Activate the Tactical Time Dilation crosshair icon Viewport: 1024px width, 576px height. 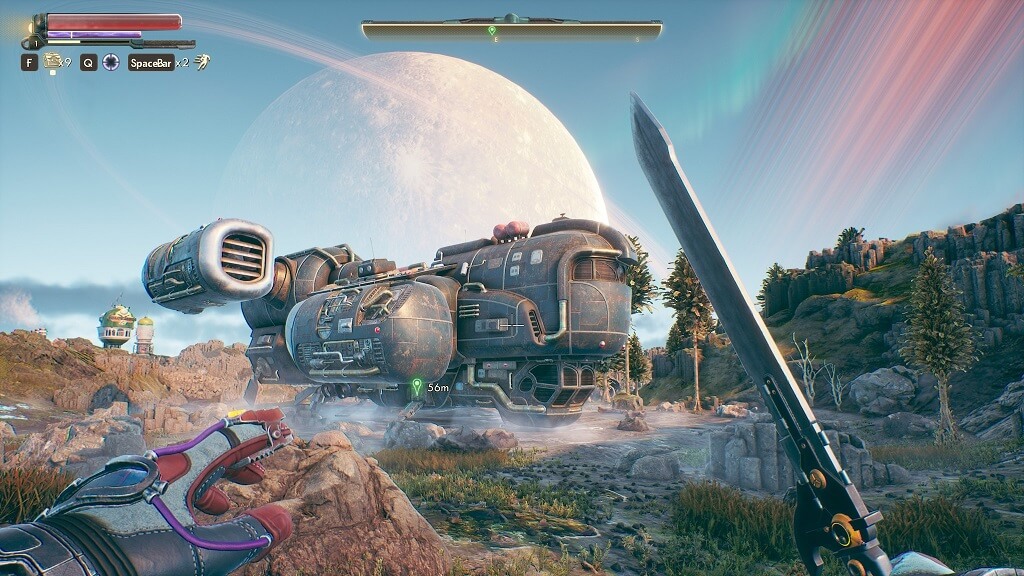click(x=111, y=62)
